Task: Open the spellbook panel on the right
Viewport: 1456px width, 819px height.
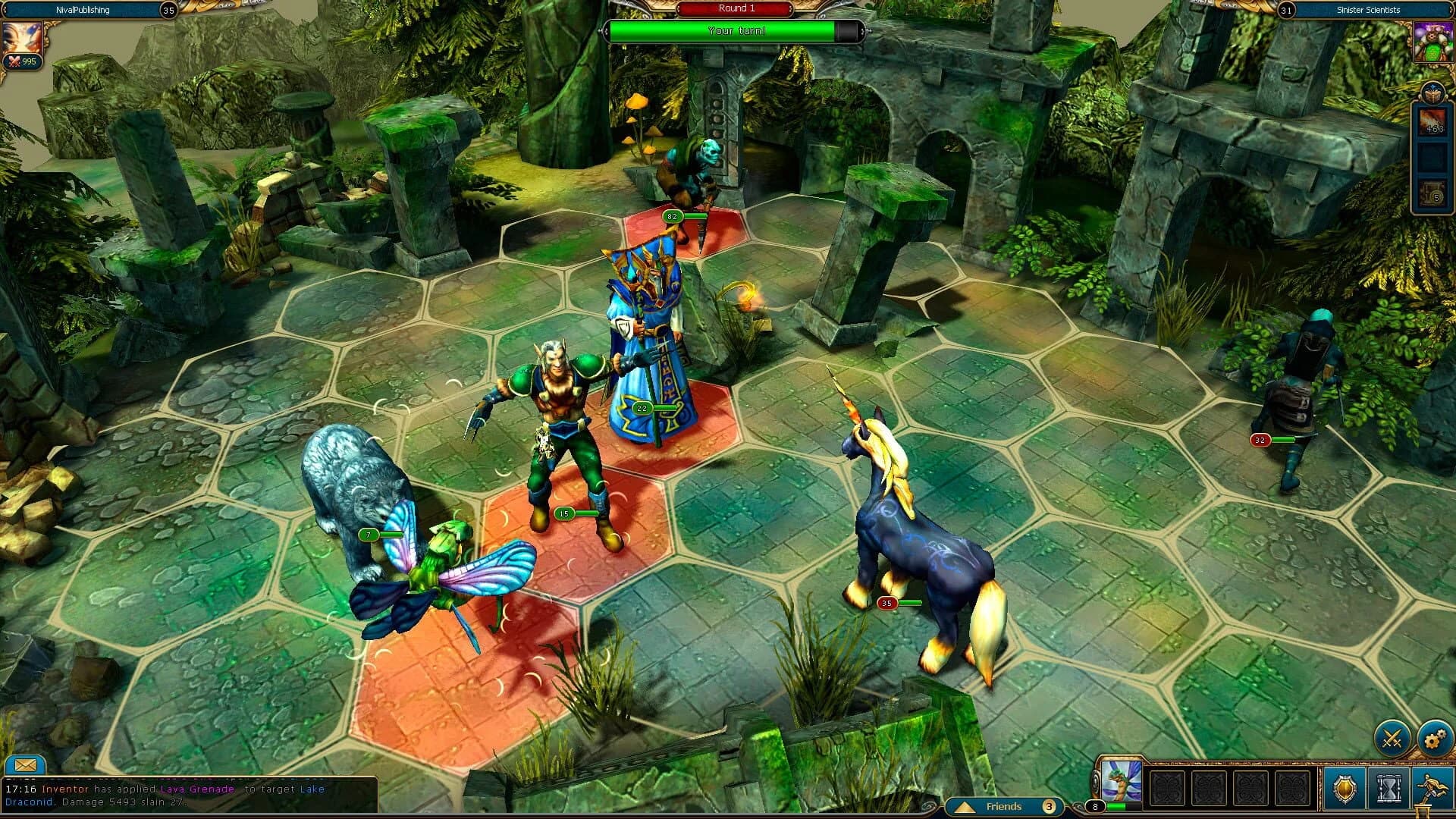Action: pyautogui.click(x=1432, y=93)
